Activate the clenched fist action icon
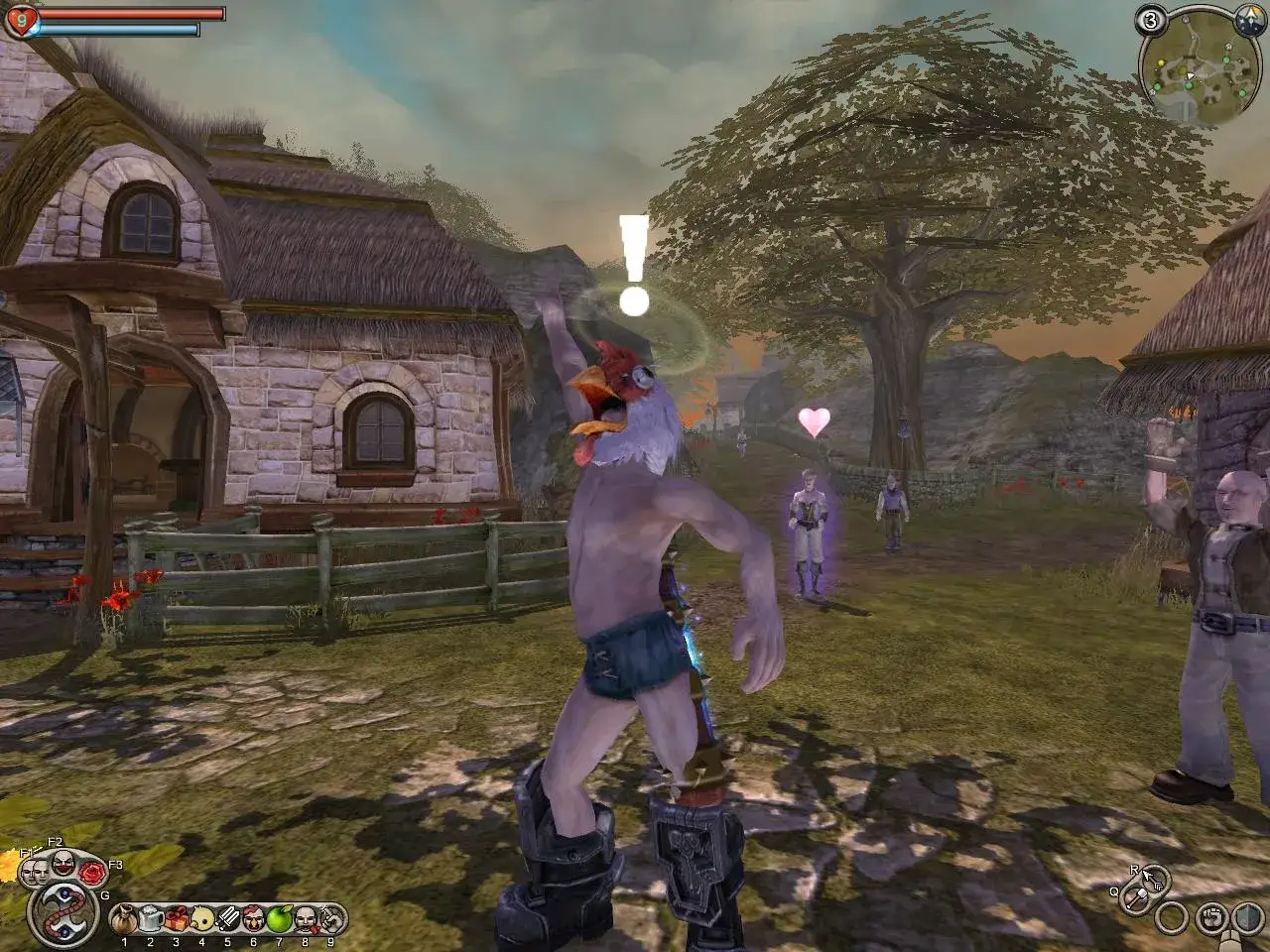Image resolution: width=1270 pixels, height=952 pixels. pos(1210,915)
